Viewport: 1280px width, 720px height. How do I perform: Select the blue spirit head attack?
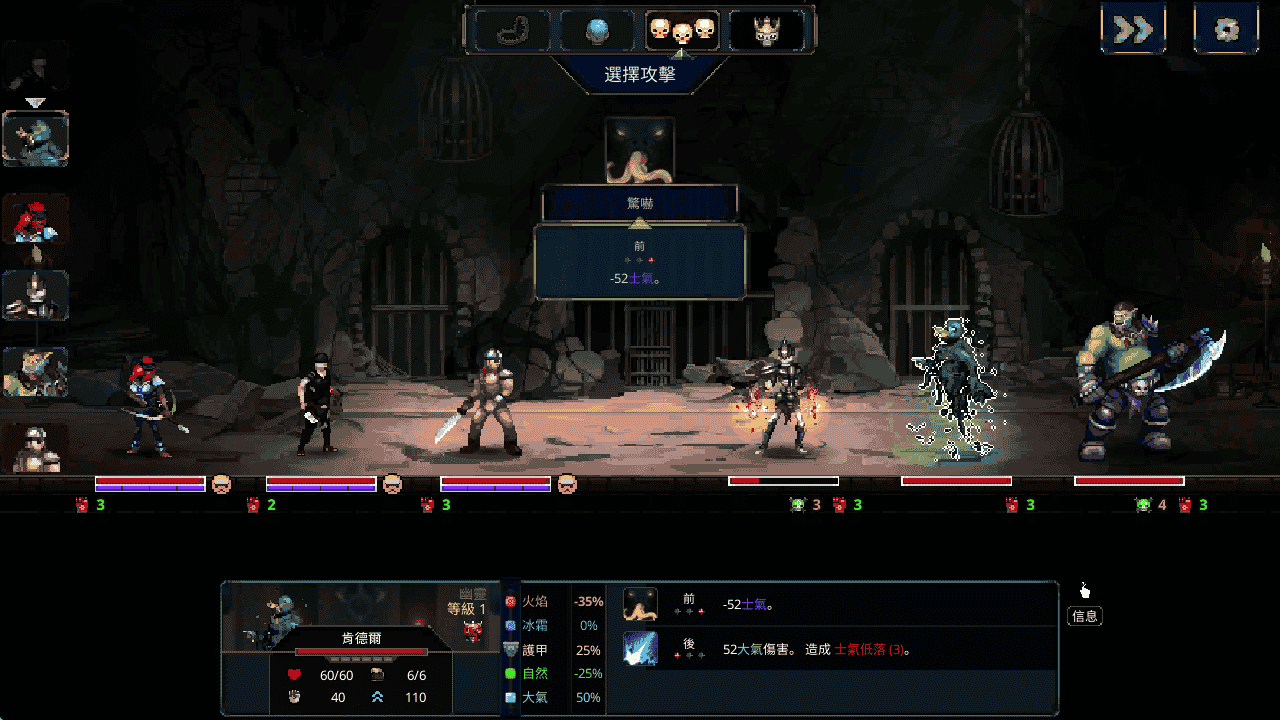click(597, 30)
